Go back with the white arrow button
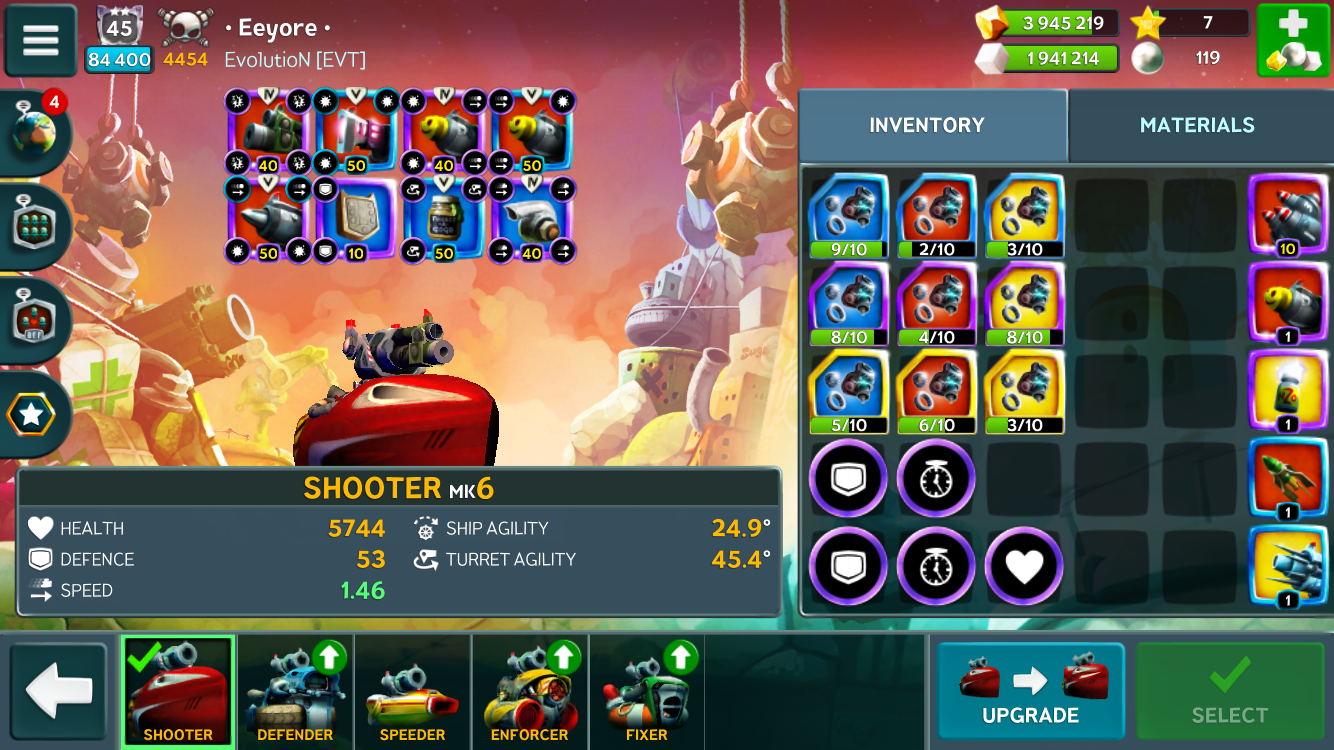The height and width of the screenshot is (750, 1334). pyautogui.click(x=58, y=691)
